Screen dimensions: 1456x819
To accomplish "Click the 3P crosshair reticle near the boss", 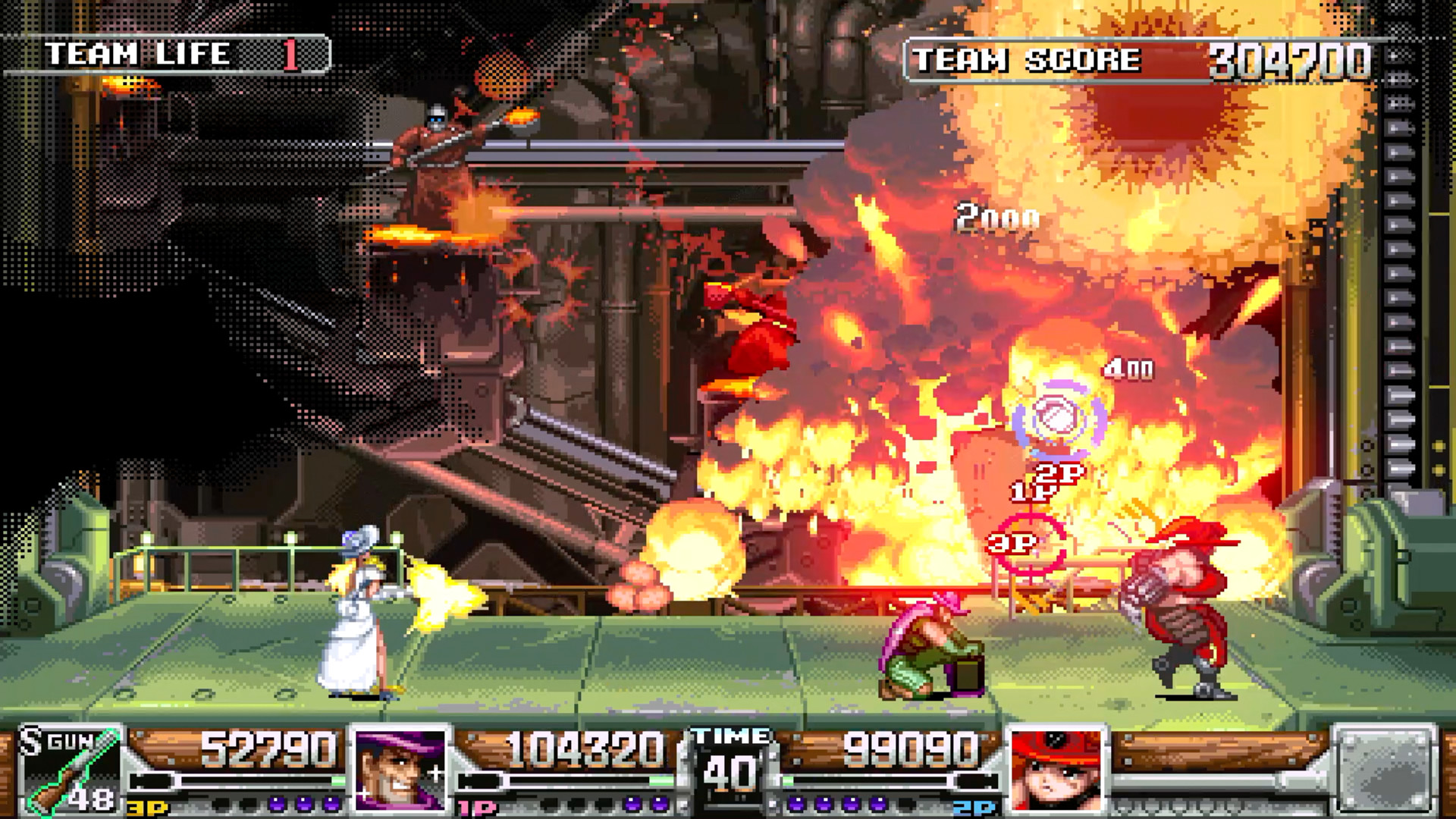I will pyautogui.click(x=1033, y=544).
